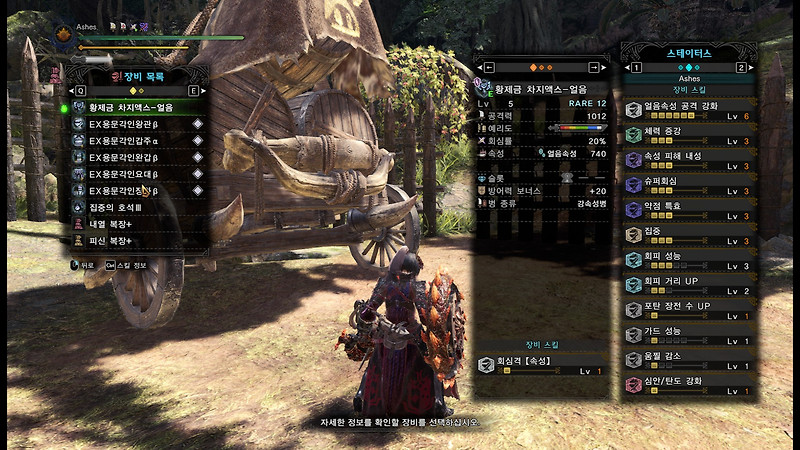Choose the 집중의 호석III charm entry
The image size is (800, 450).
tap(135, 207)
